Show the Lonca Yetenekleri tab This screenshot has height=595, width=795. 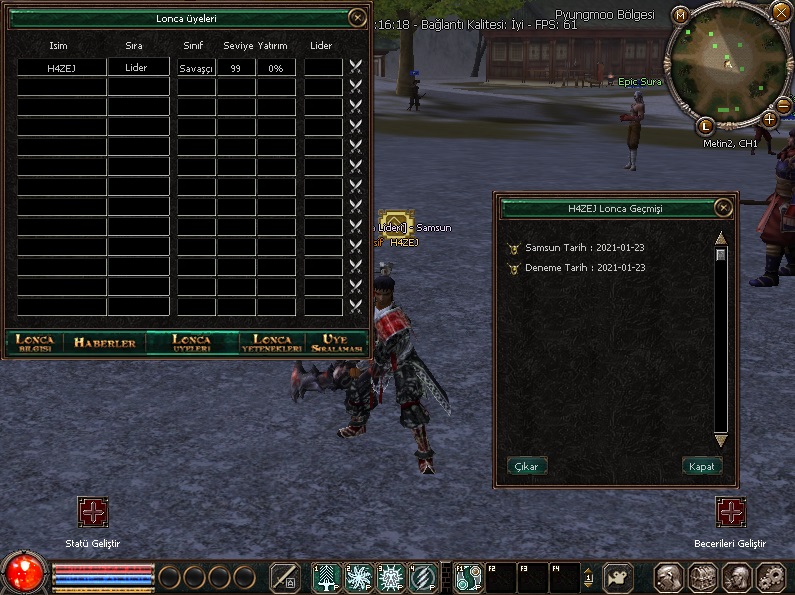coord(272,343)
